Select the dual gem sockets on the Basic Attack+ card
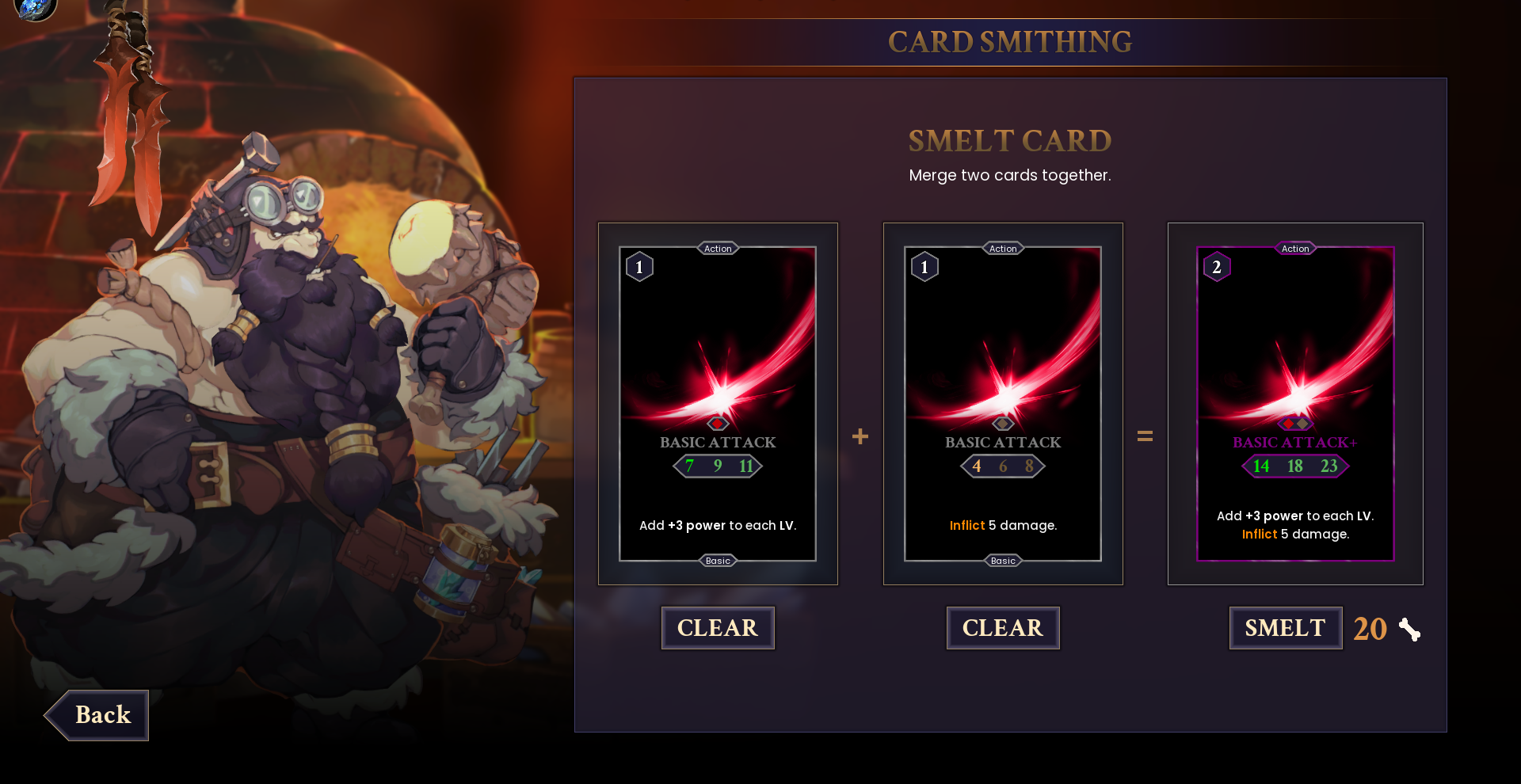The width and height of the screenshot is (1521, 784). coord(1295,422)
